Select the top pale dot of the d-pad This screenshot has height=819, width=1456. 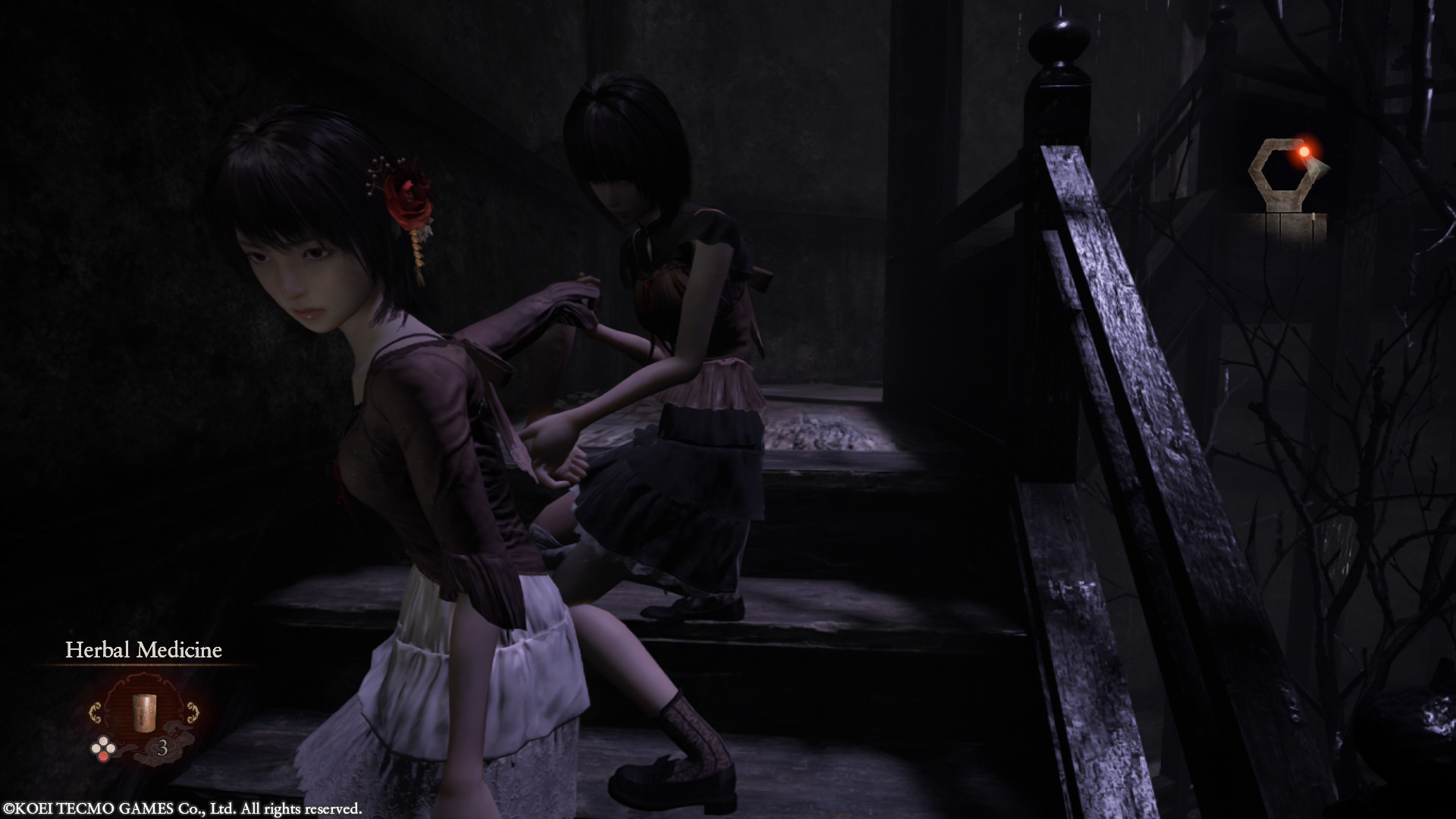point(103,742)
